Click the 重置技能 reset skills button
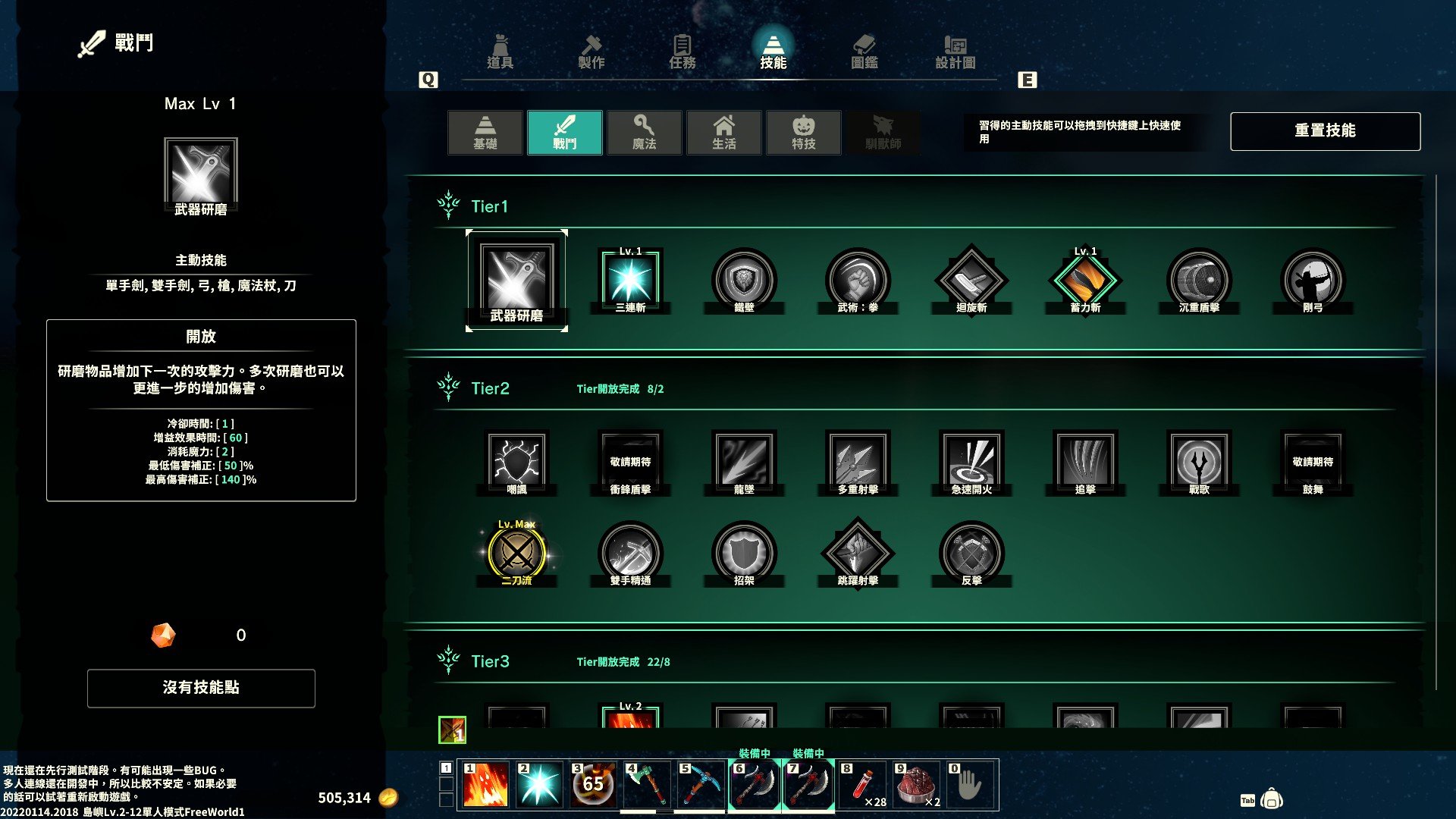 tap(1325, 131)
